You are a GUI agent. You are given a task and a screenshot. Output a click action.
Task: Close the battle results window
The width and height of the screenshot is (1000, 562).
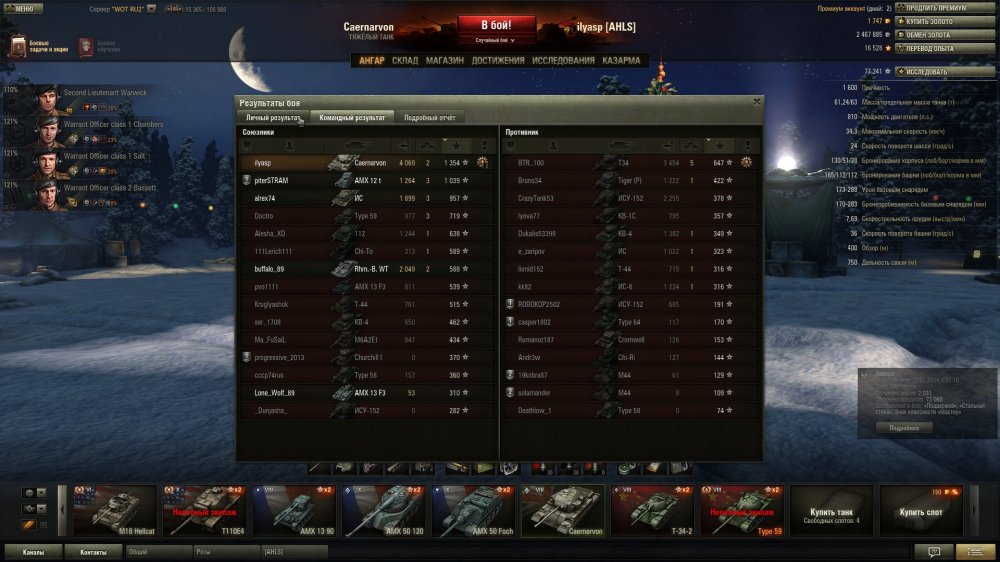(756, 101)
